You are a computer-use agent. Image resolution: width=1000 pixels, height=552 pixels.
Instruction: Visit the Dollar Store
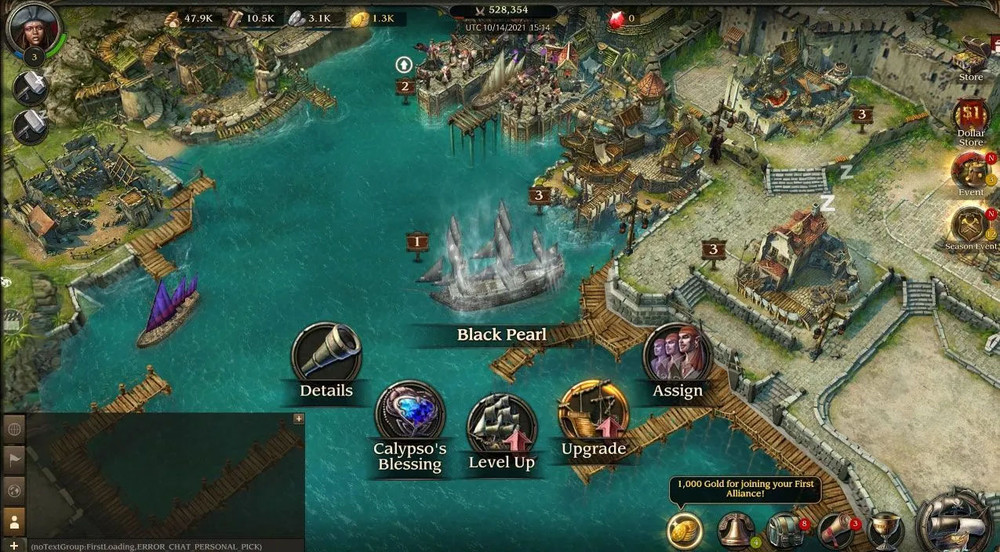click(971, 119)
